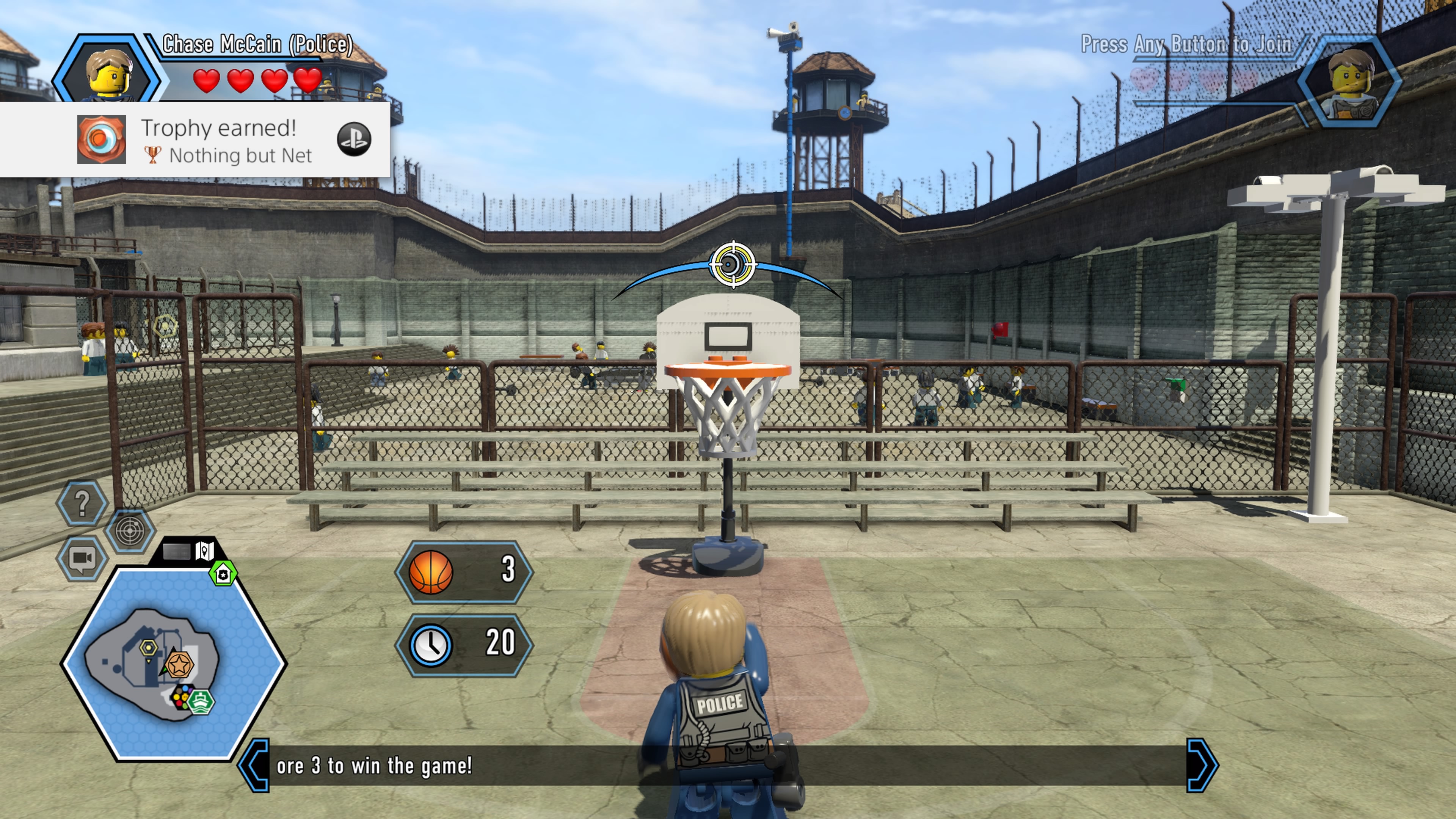Select the green ship icon on the minimap
This screenshot has height=819, width=1456.
coord(201,701)
